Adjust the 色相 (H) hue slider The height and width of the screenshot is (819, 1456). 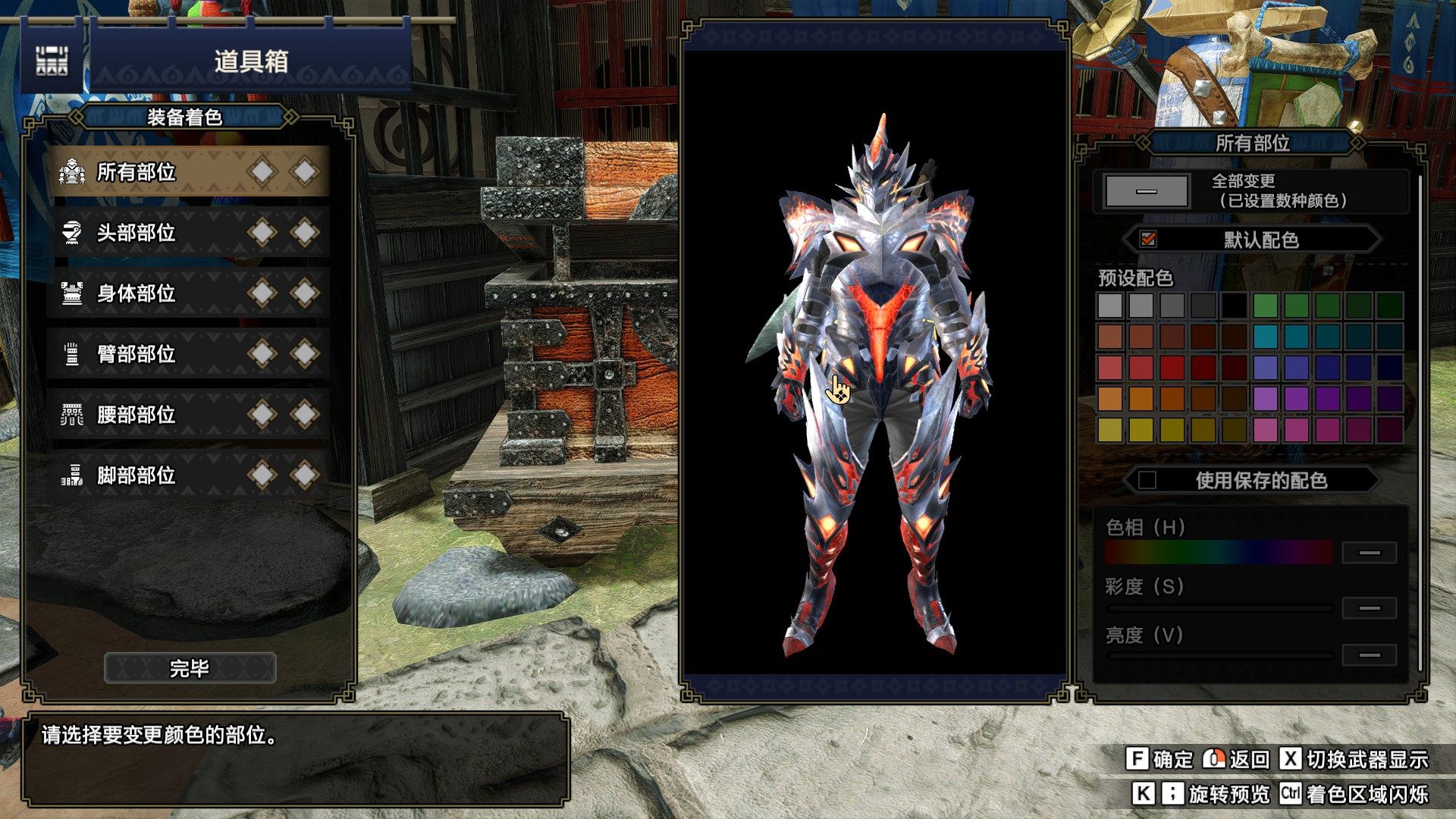1218,552
